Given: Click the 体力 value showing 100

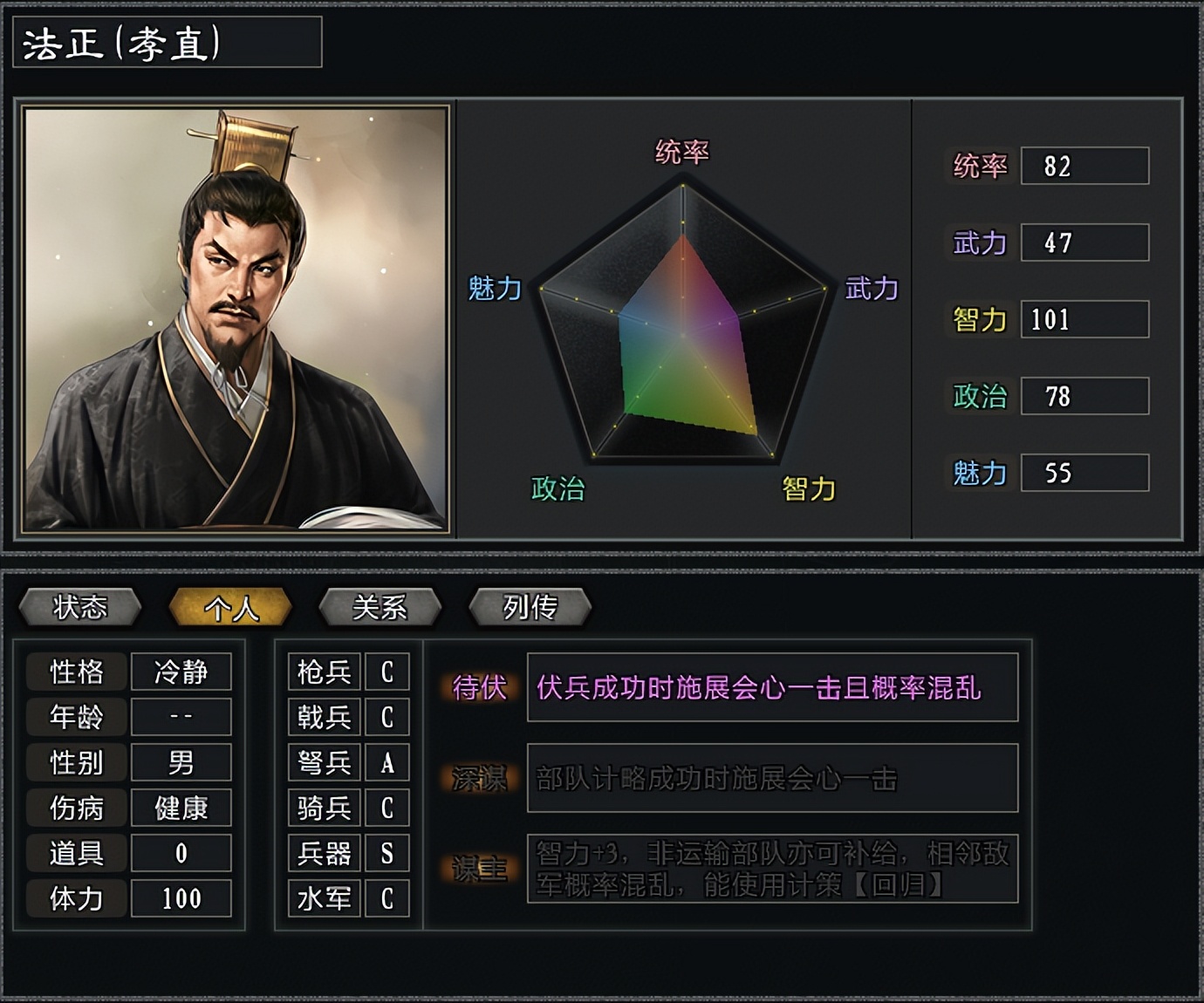Looking at the screenshot, I should tap(181, 899).
